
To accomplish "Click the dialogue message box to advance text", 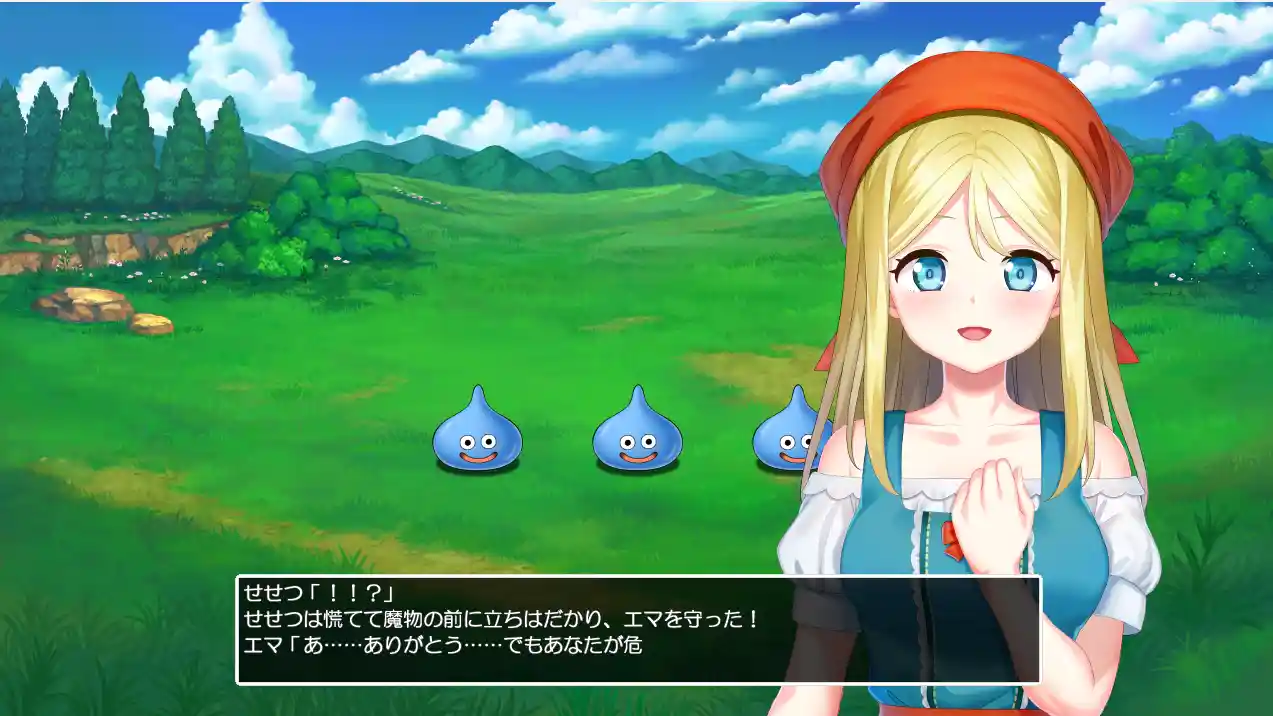I will click(638, 630).
